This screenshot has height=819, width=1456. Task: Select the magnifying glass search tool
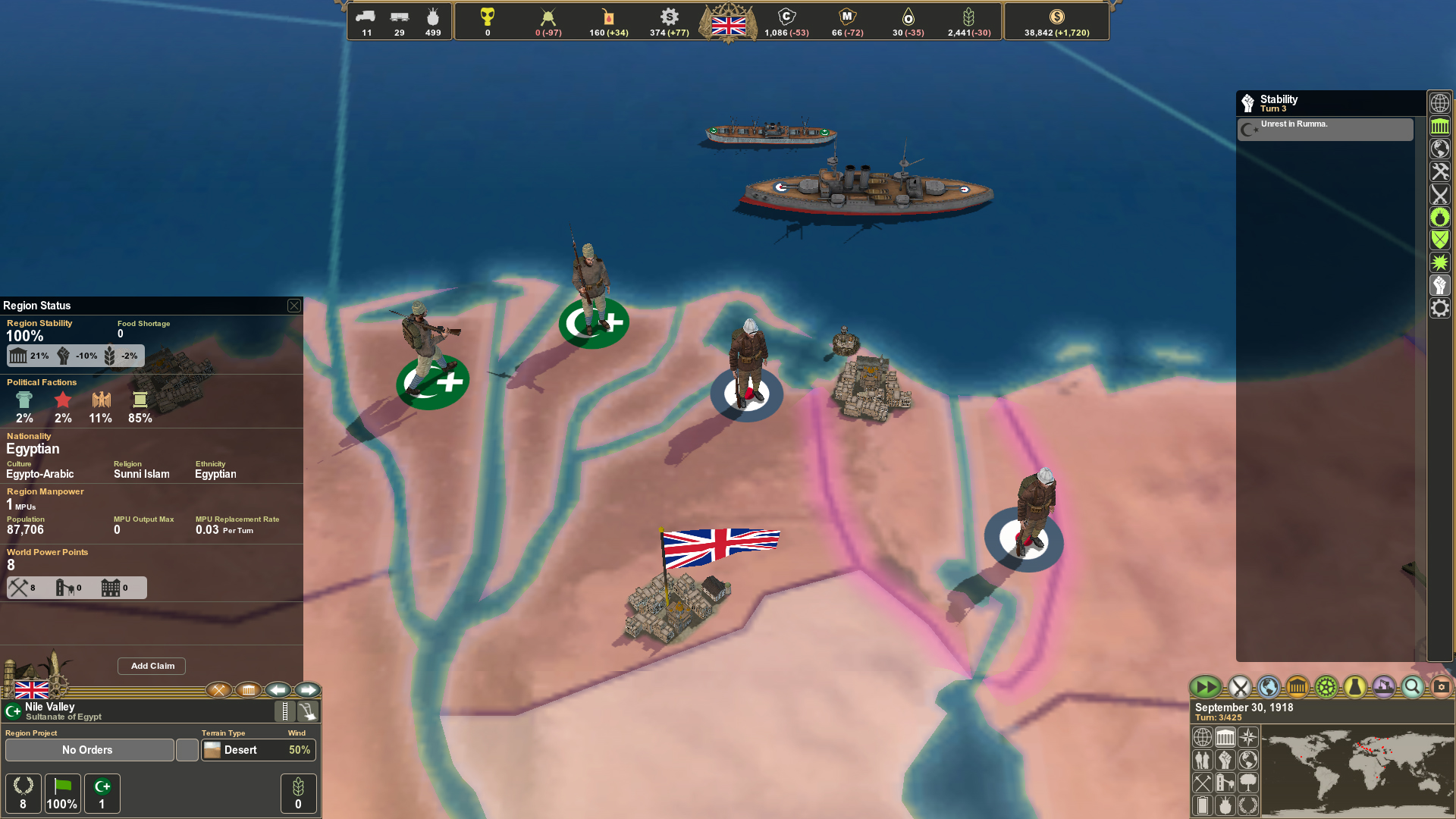point(1412,687)
